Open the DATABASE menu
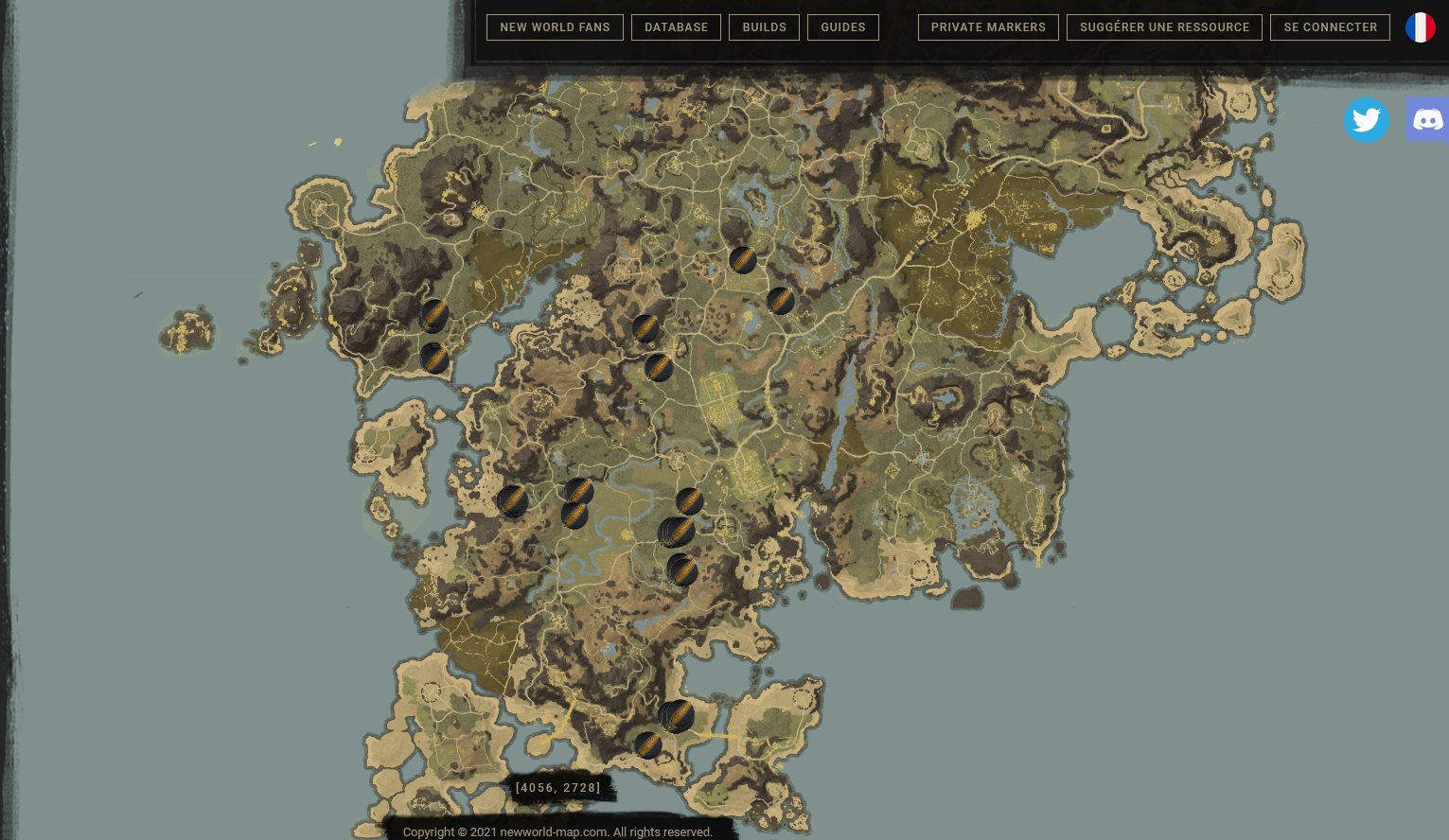Screen dimensions: 1449x840 coord(676,27)
